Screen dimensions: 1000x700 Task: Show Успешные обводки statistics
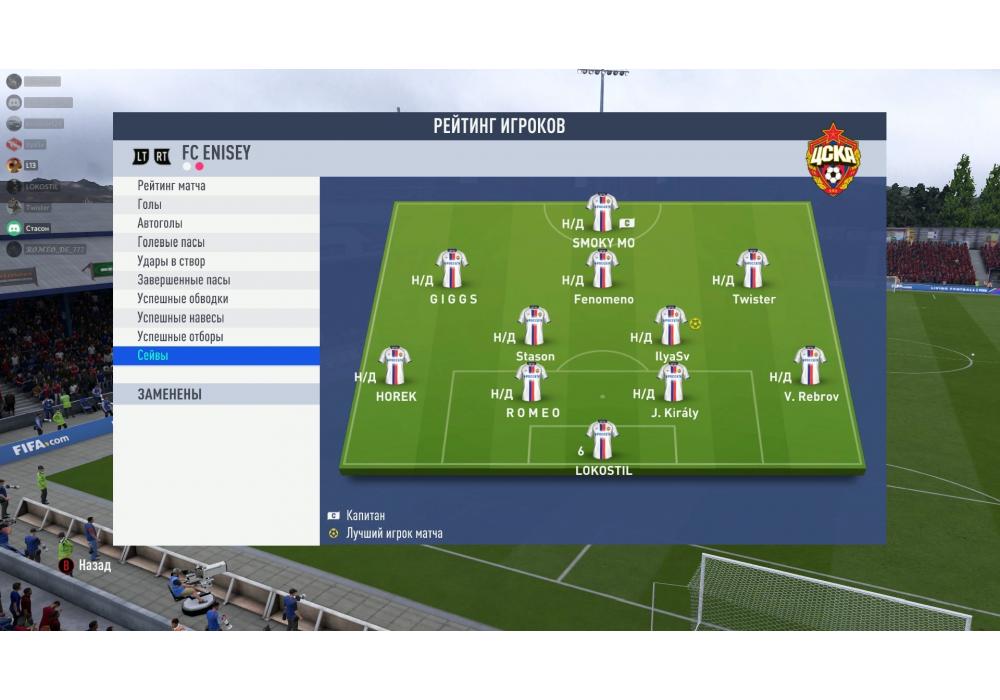point(183,299)
